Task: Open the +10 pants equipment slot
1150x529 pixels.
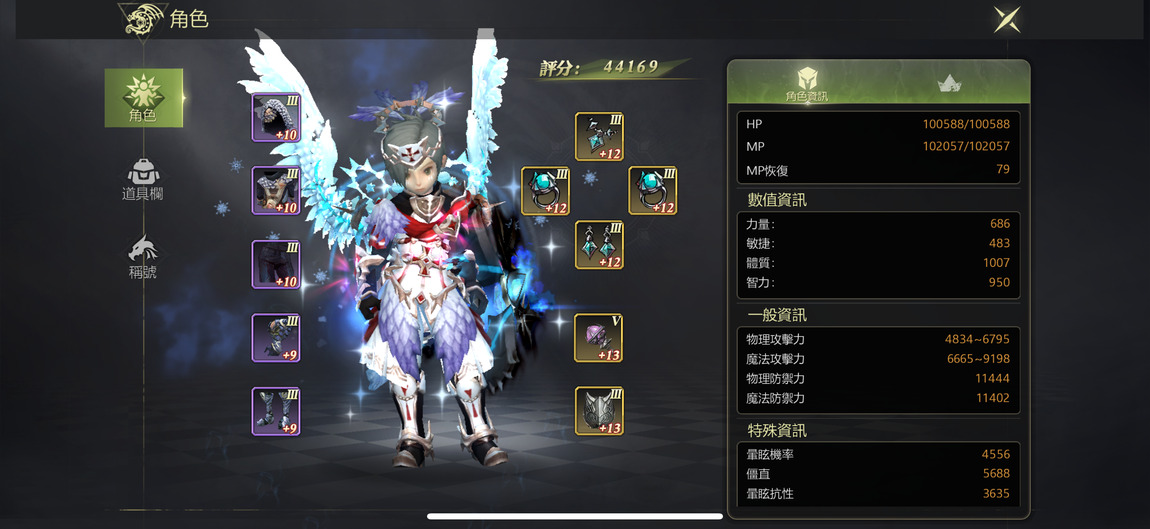Action: 276,264
